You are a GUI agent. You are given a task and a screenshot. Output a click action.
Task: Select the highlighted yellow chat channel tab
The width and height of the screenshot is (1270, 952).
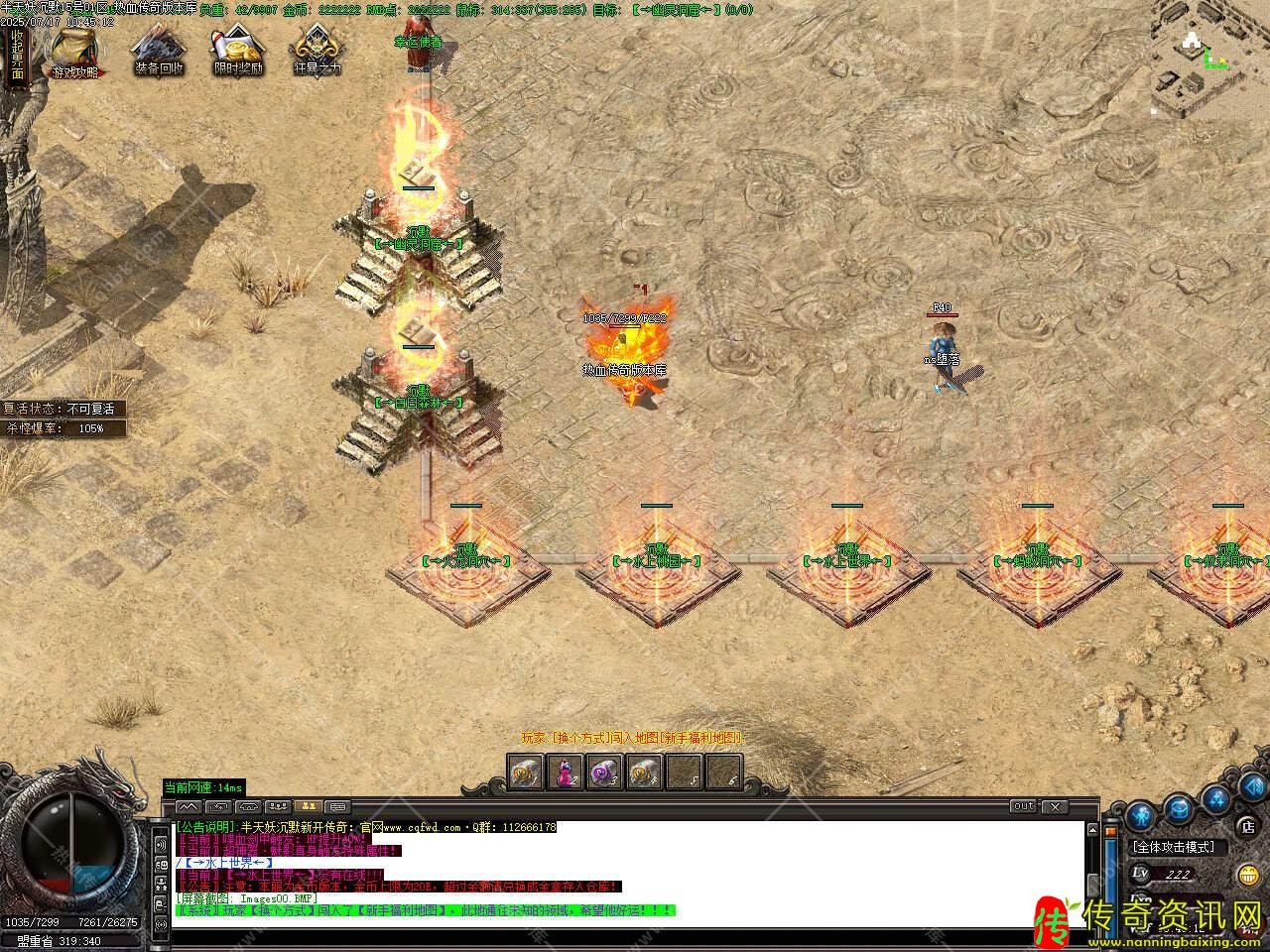[309, 807]
